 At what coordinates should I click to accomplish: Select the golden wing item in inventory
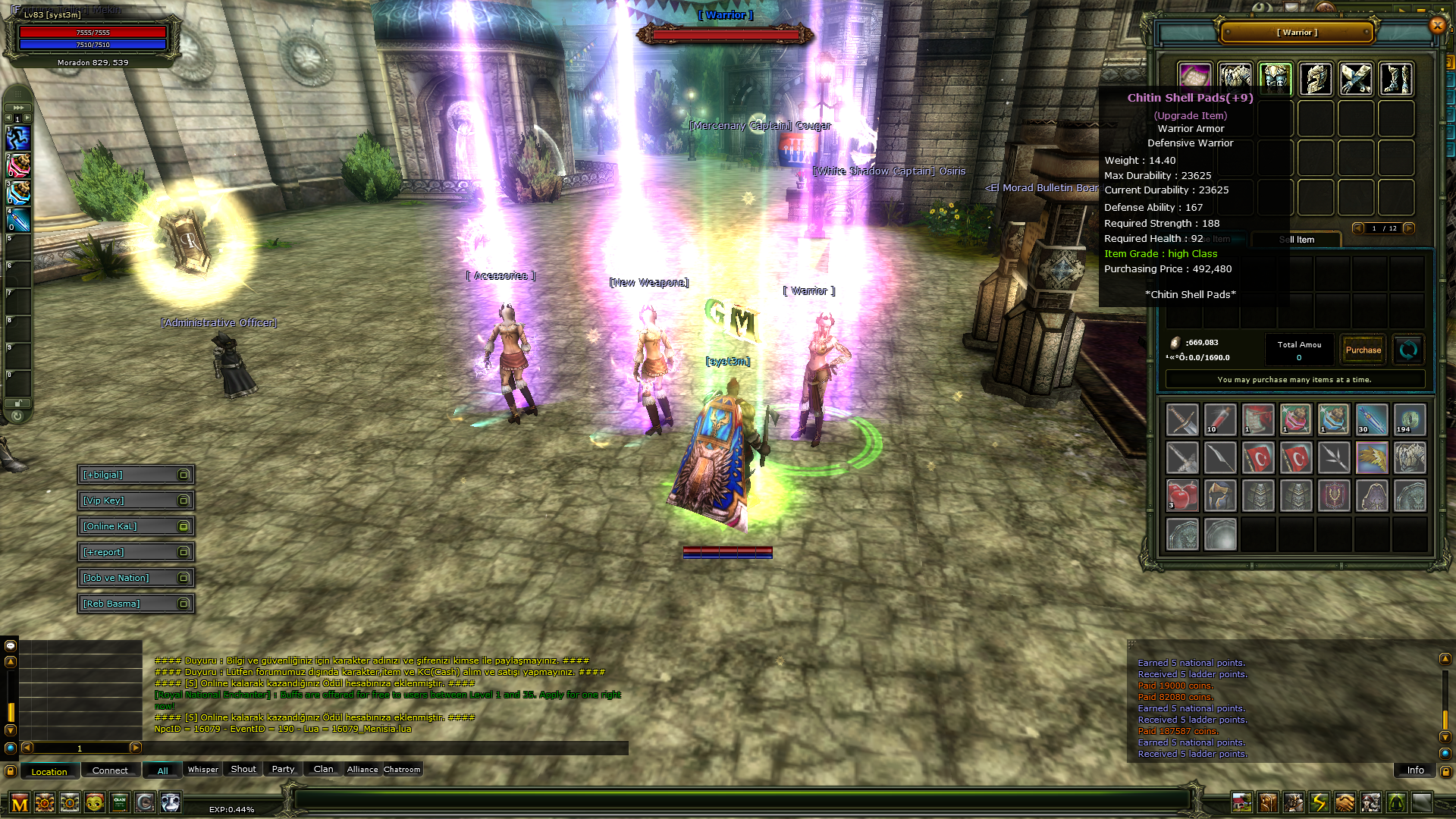point(1372,458)
